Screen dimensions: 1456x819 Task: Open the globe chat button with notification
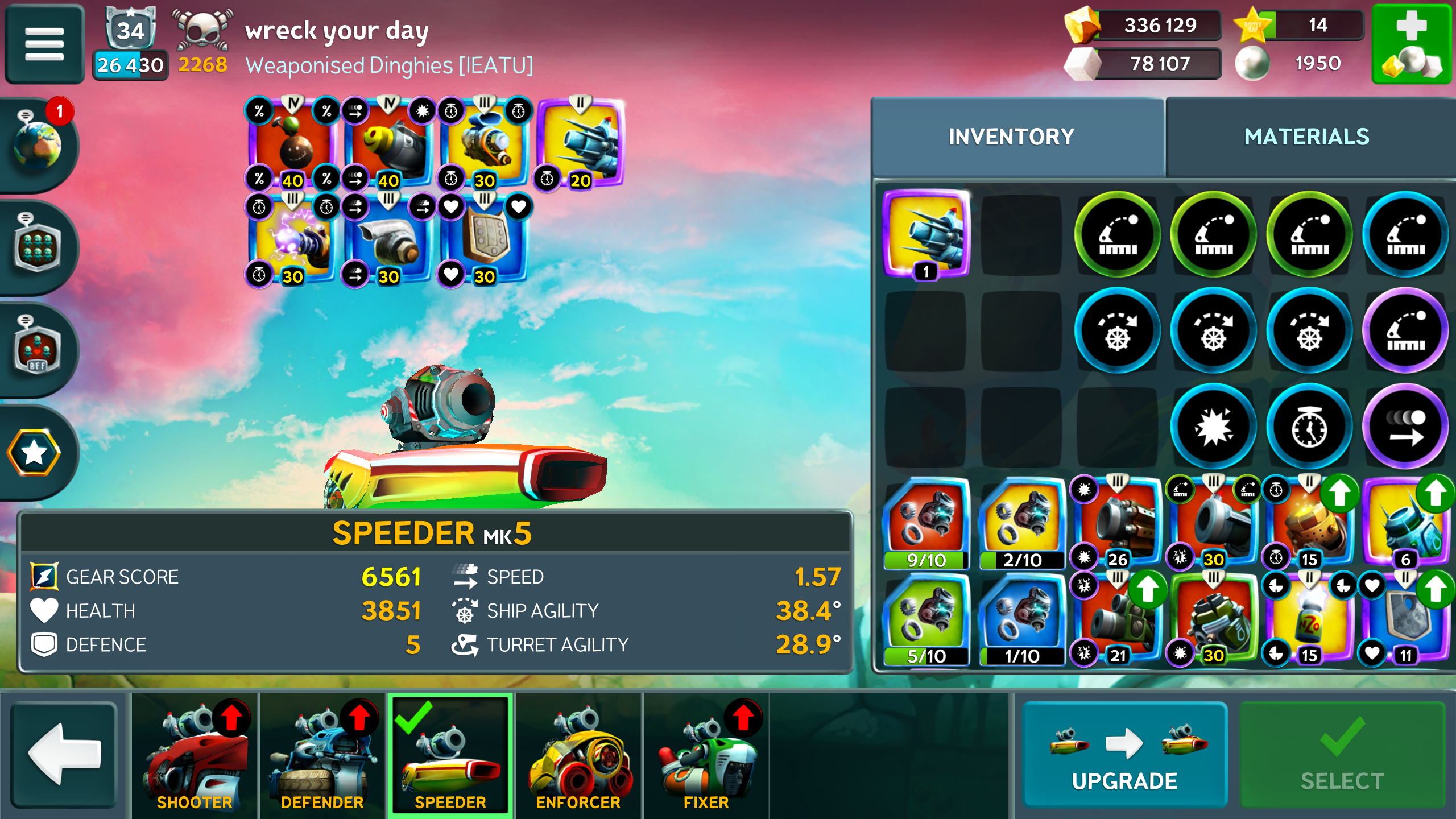(38, 145)
